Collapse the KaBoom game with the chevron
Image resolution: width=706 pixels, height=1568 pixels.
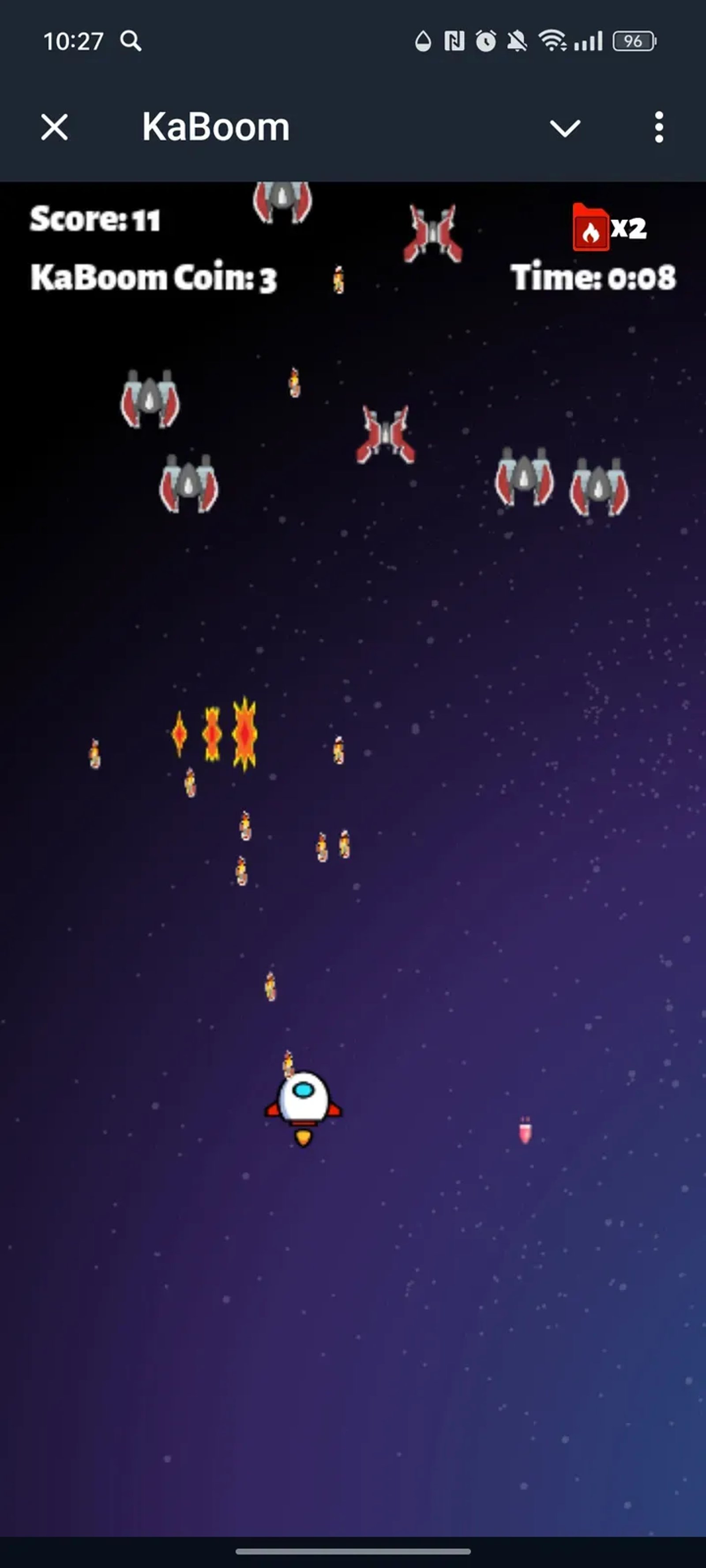click(565, 128)
